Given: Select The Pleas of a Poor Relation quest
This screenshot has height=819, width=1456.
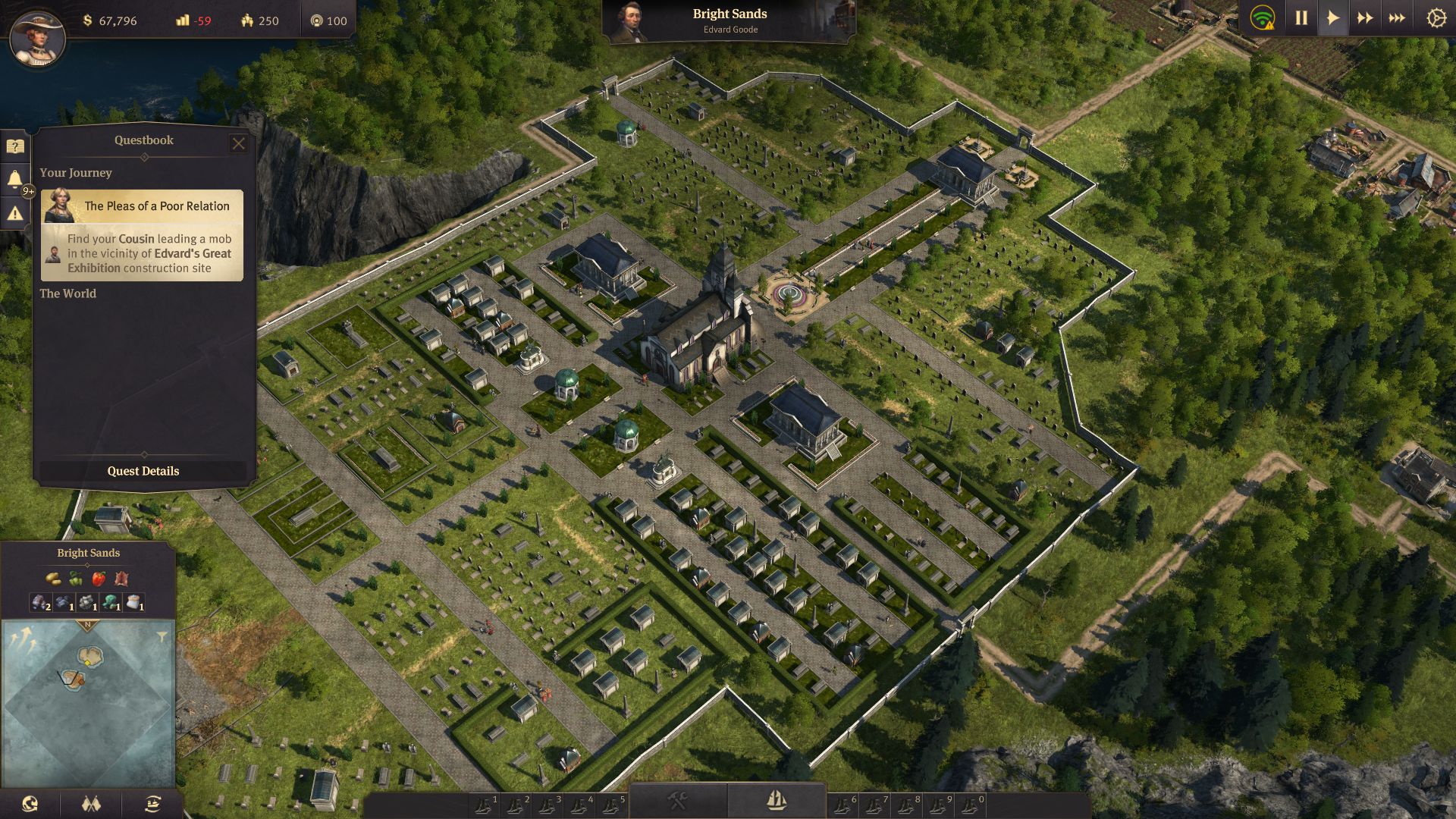Looking at the screenshot, I should (143, 235).
